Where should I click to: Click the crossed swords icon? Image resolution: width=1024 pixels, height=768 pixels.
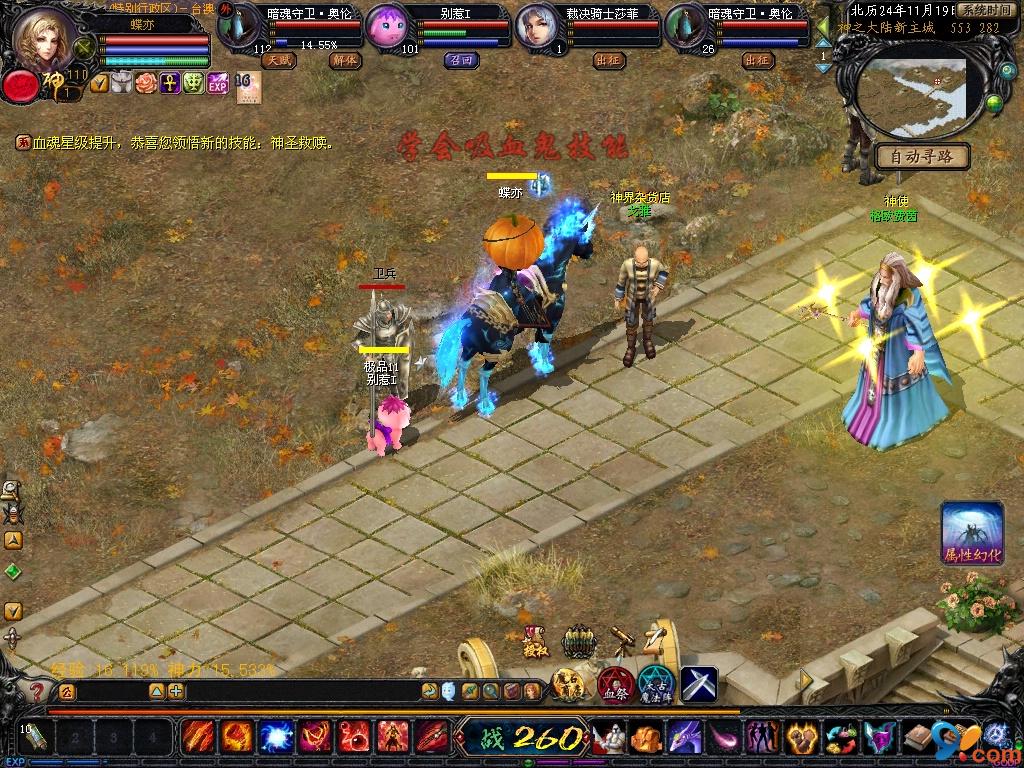click(x=699, y=684)
